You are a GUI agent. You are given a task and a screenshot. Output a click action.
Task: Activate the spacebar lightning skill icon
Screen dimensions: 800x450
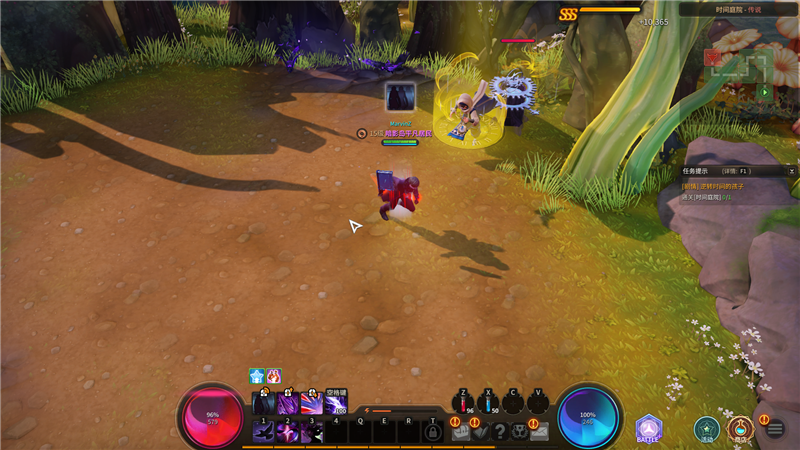point(337,403)
